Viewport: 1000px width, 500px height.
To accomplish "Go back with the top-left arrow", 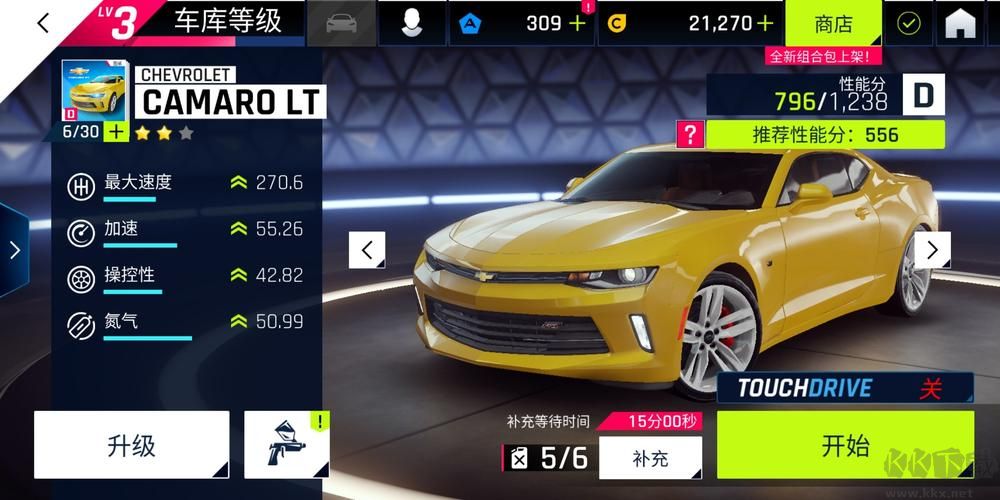I will coord(42,23).
